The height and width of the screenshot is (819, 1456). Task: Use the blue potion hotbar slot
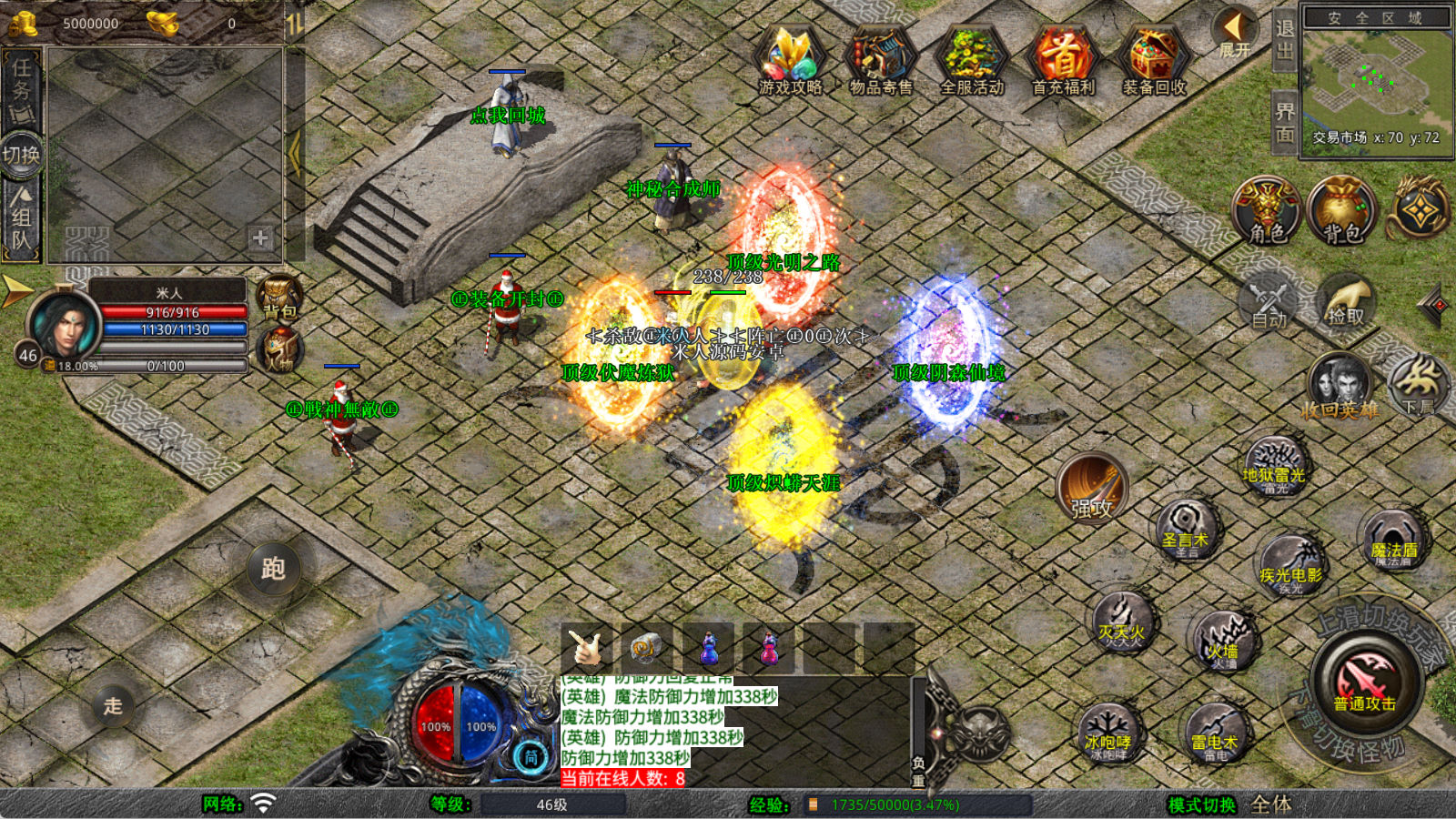[x=709, y=648]
